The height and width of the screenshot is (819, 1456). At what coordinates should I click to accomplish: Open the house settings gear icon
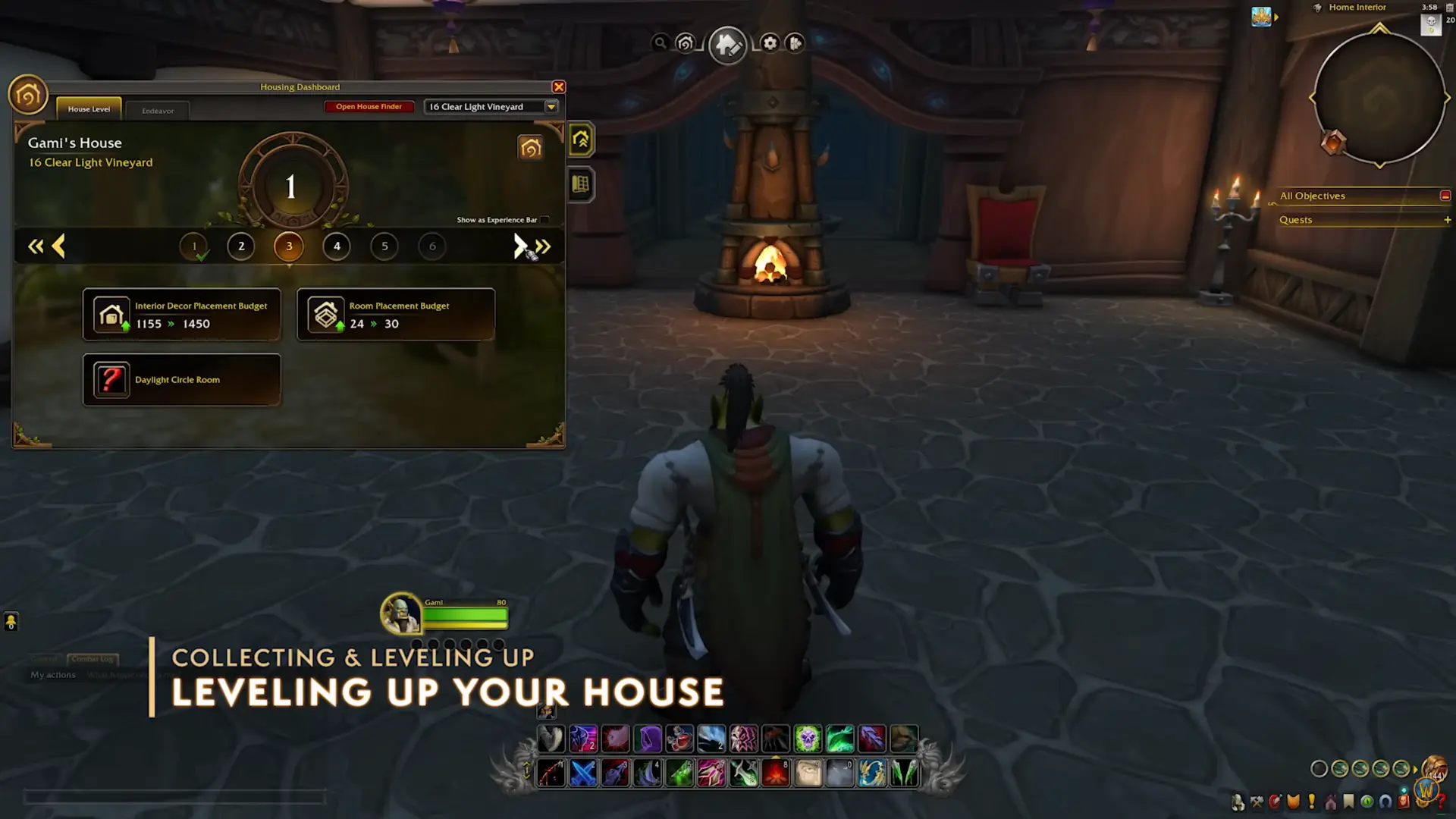(x=770, y=43)
